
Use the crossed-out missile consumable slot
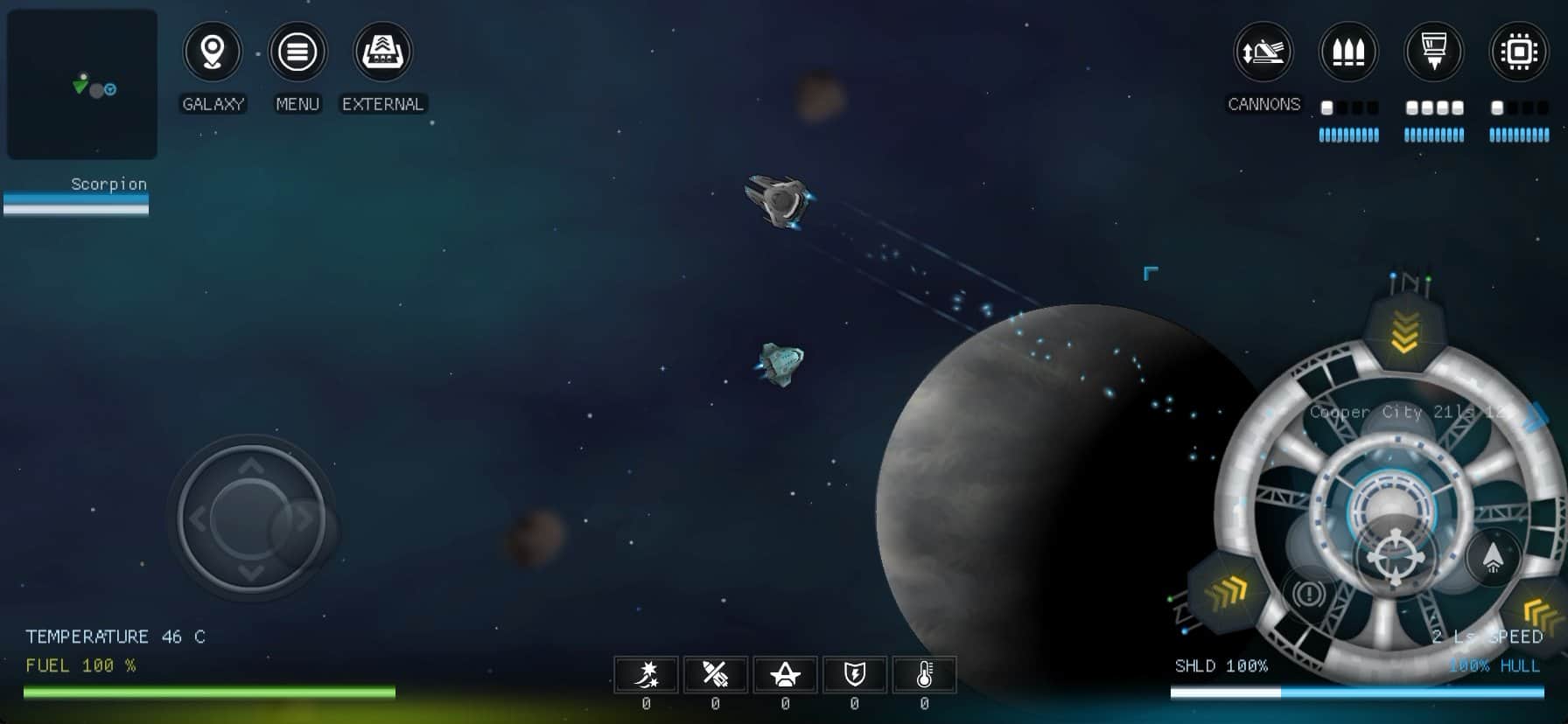[x=716, y=675]
